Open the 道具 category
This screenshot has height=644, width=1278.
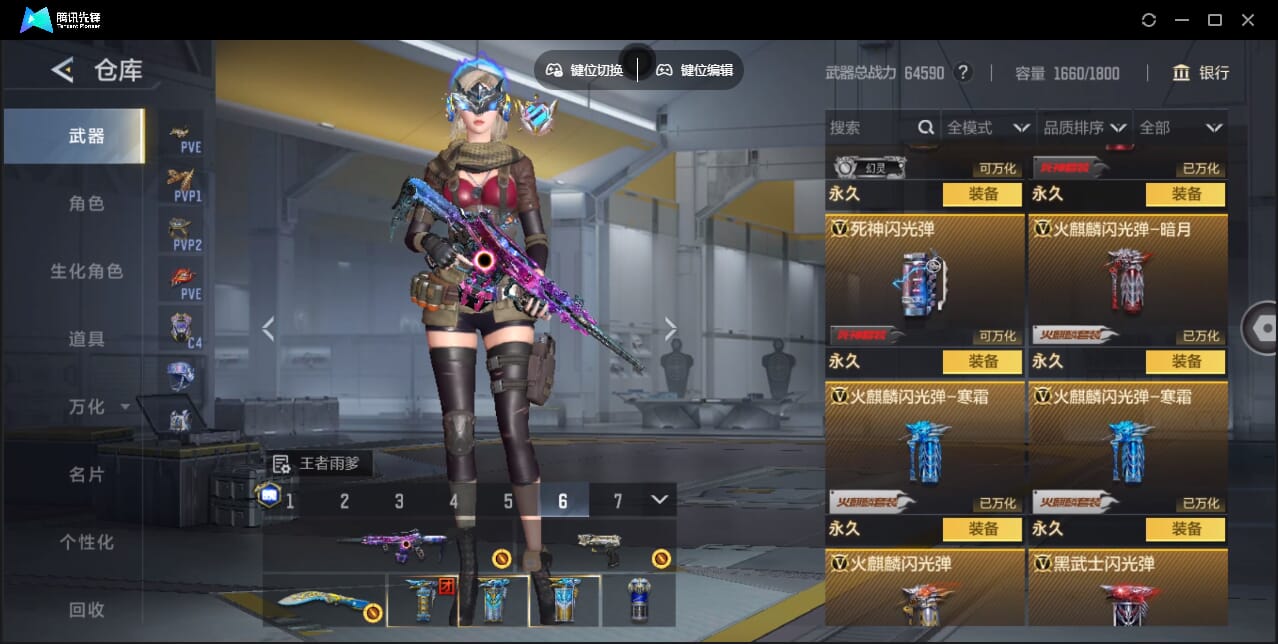click(86, 339)
